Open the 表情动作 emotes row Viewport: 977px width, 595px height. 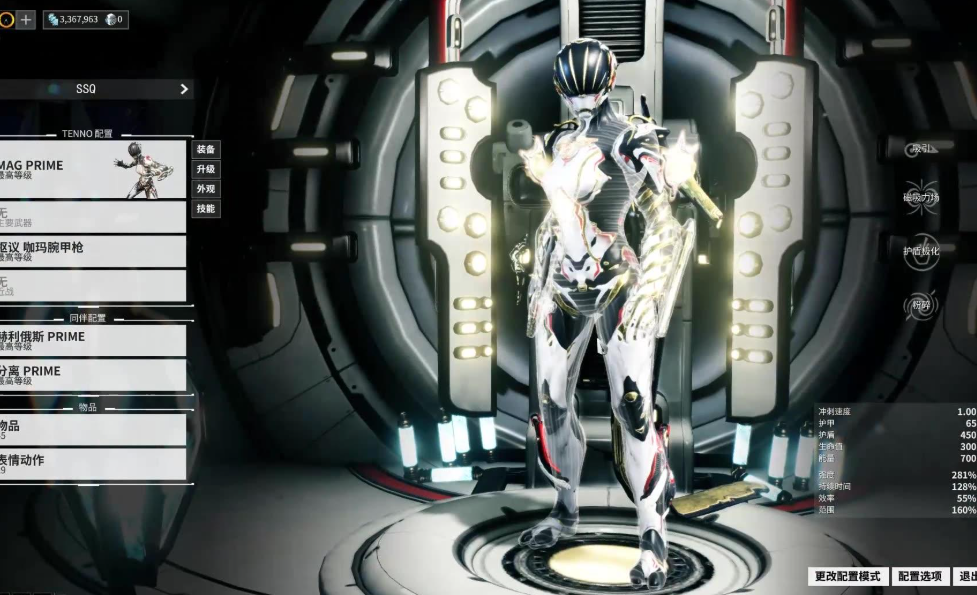(92, 464)
